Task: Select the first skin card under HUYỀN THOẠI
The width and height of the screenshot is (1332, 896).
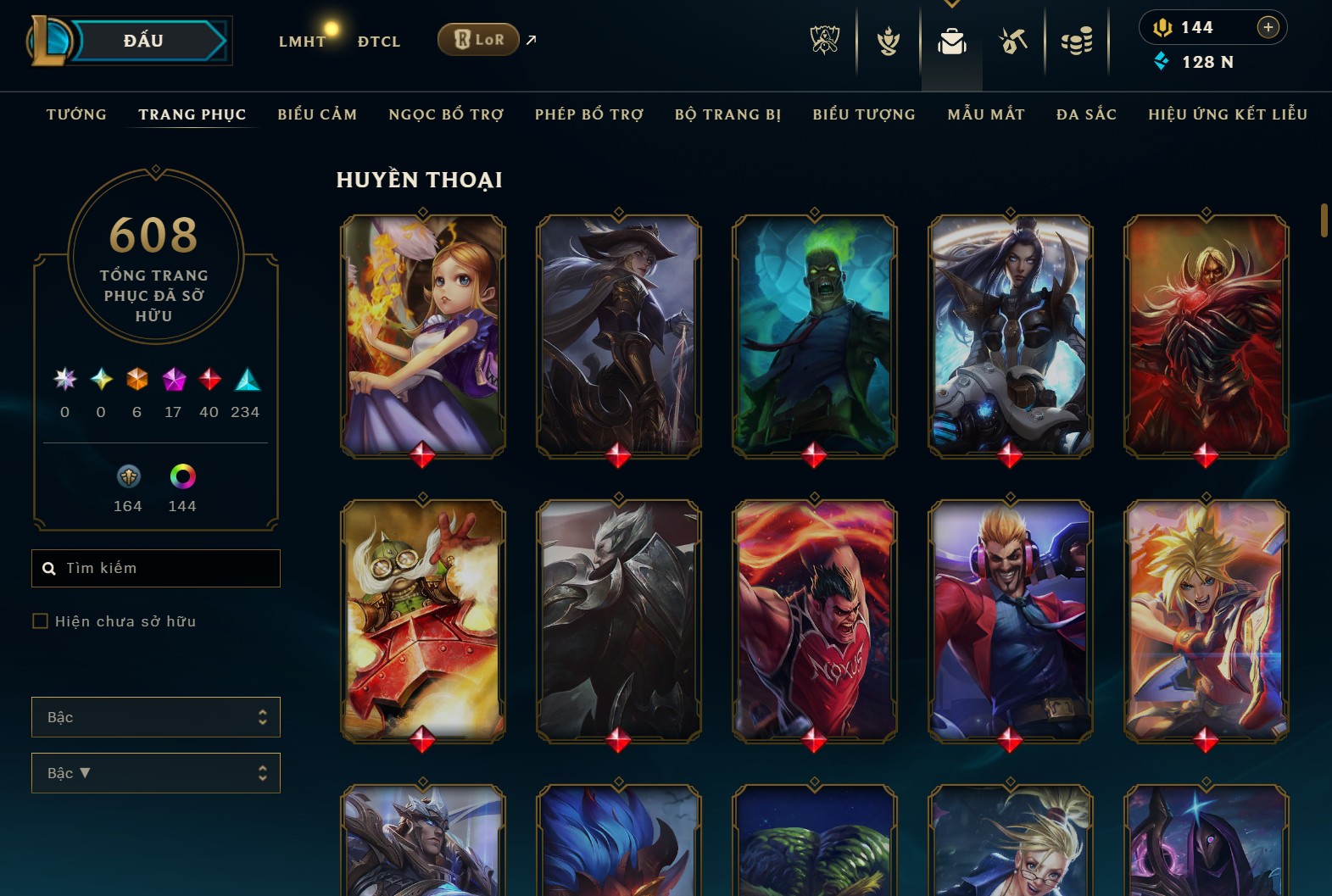Action: coord(423,336)
